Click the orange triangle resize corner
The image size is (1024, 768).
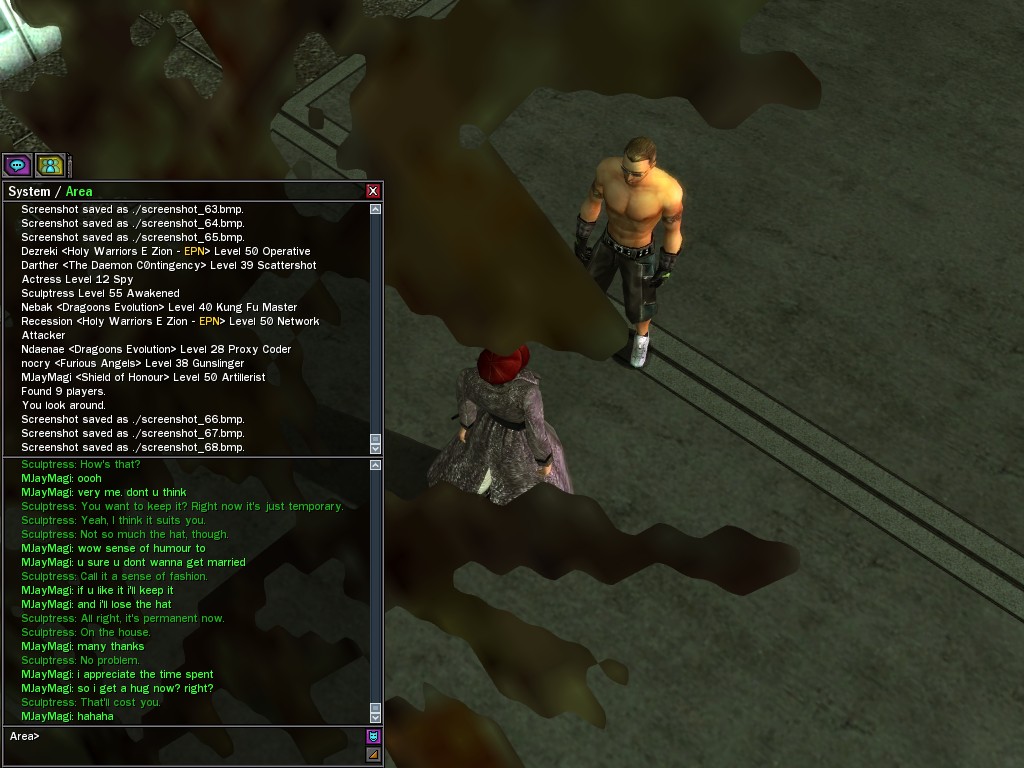[x=373, y=754]
